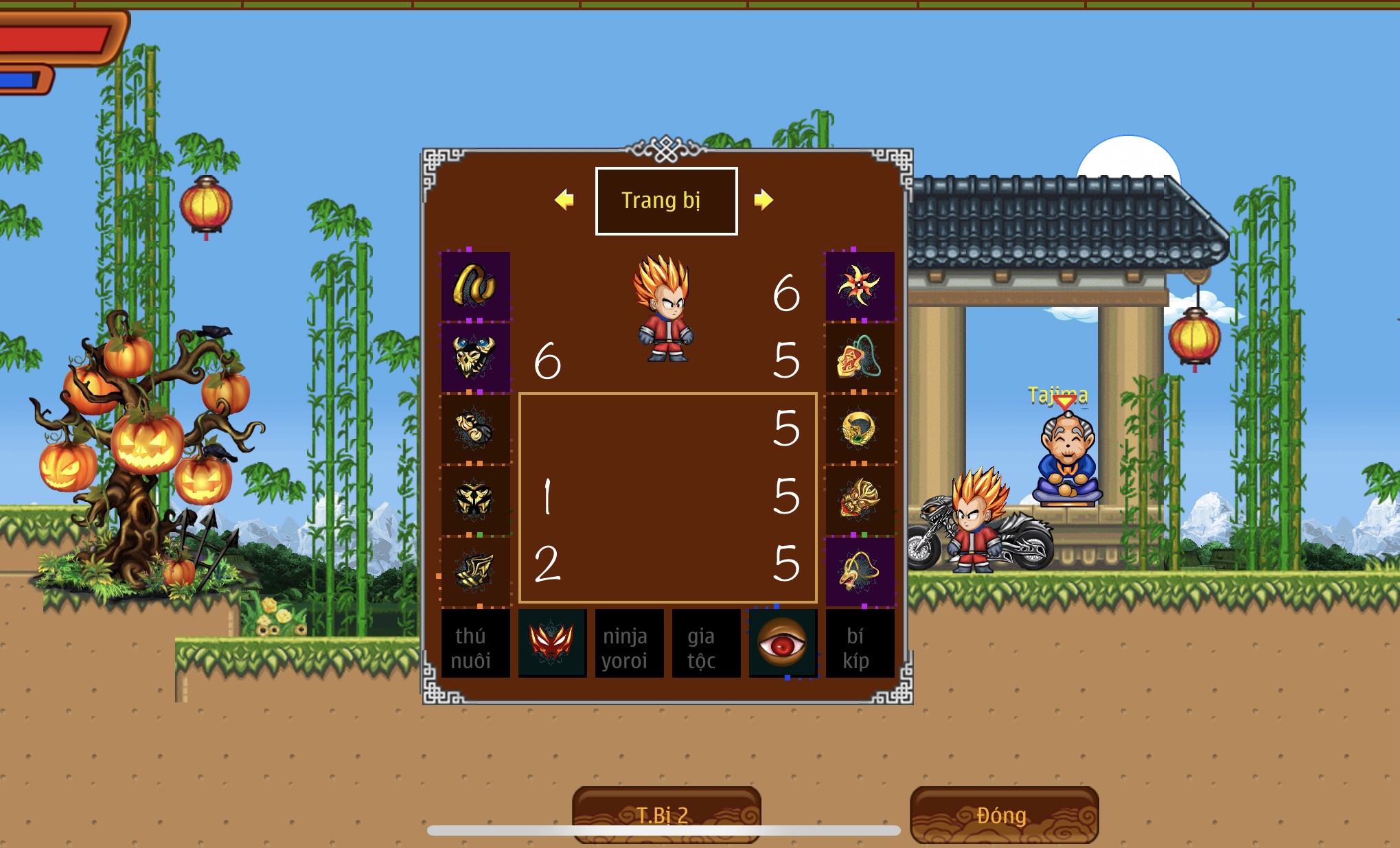Select the shuriken weapon slot
The image size is (1400, 848).
pos(860,286)
